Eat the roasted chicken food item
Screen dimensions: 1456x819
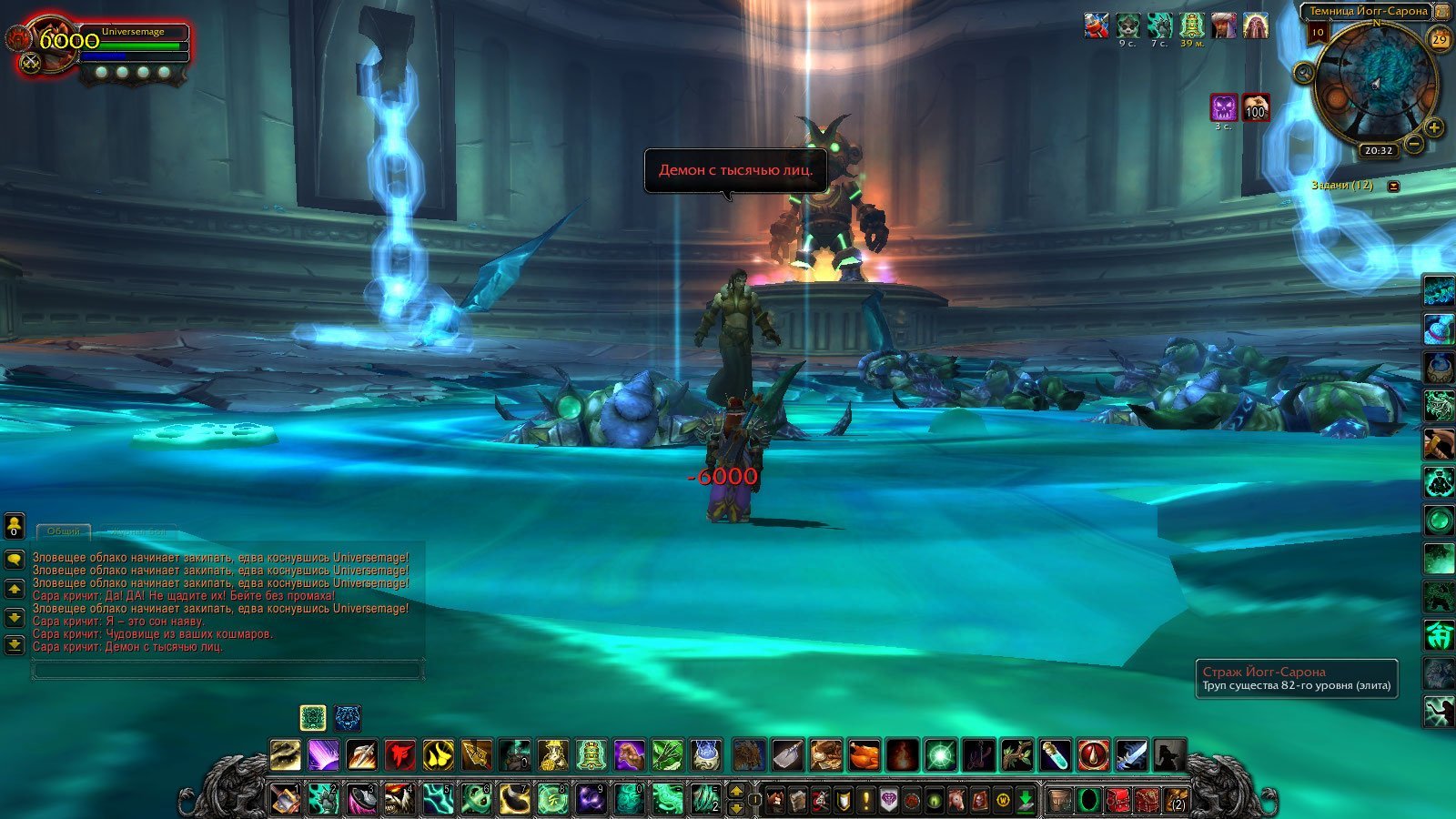click(x=864, y=755)
